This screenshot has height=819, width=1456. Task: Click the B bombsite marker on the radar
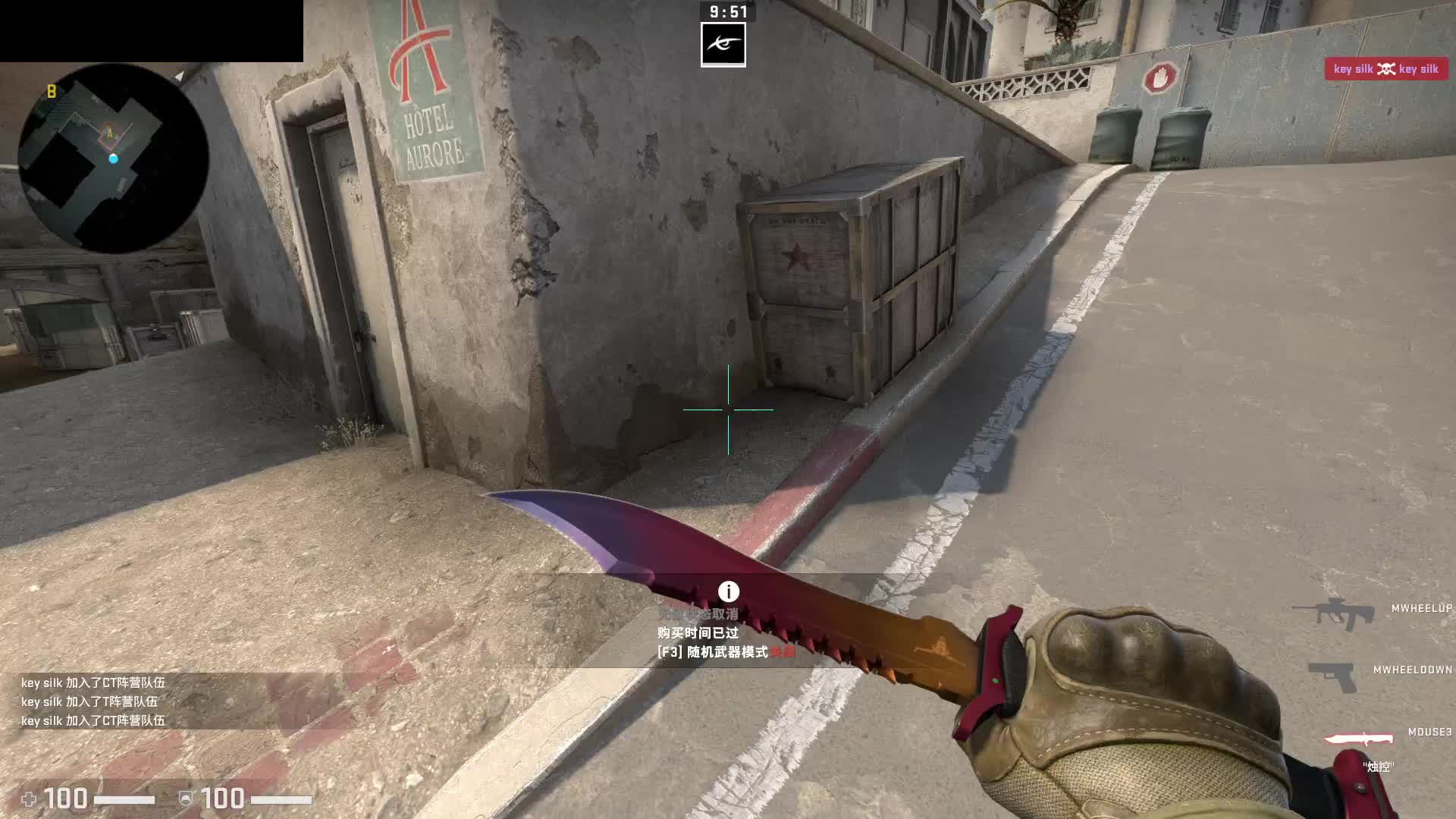(x=51, y=90)
